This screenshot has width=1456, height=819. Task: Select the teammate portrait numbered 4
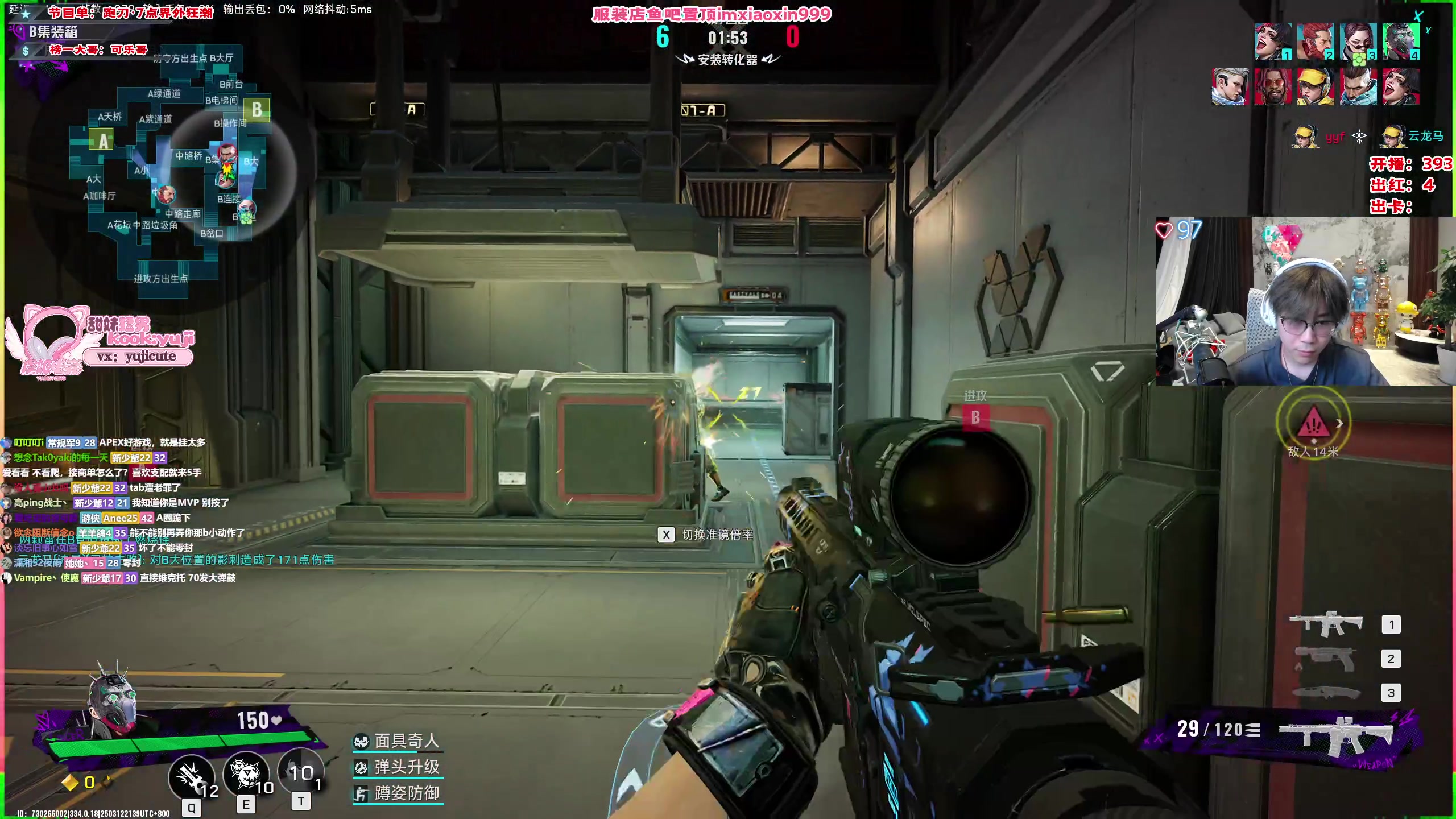(1401, 41)
